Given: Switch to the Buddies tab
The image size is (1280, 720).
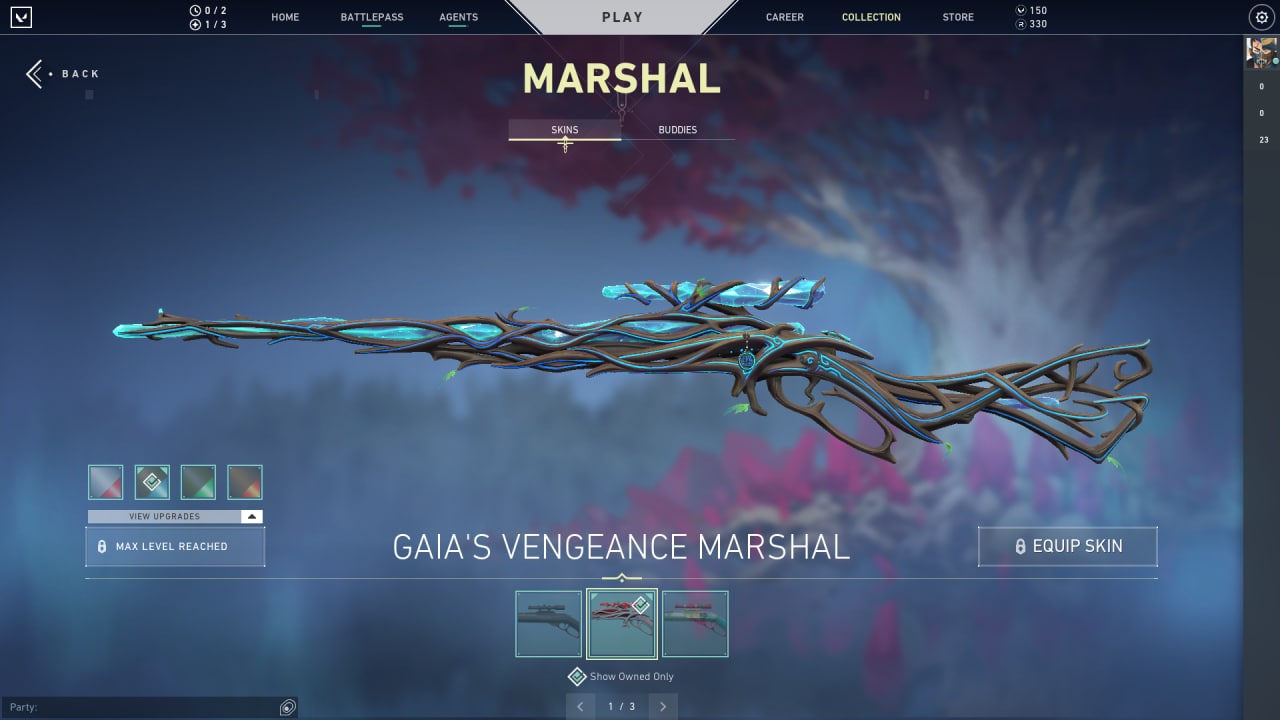Looking at the screenshot, I should tap(678, 129).
